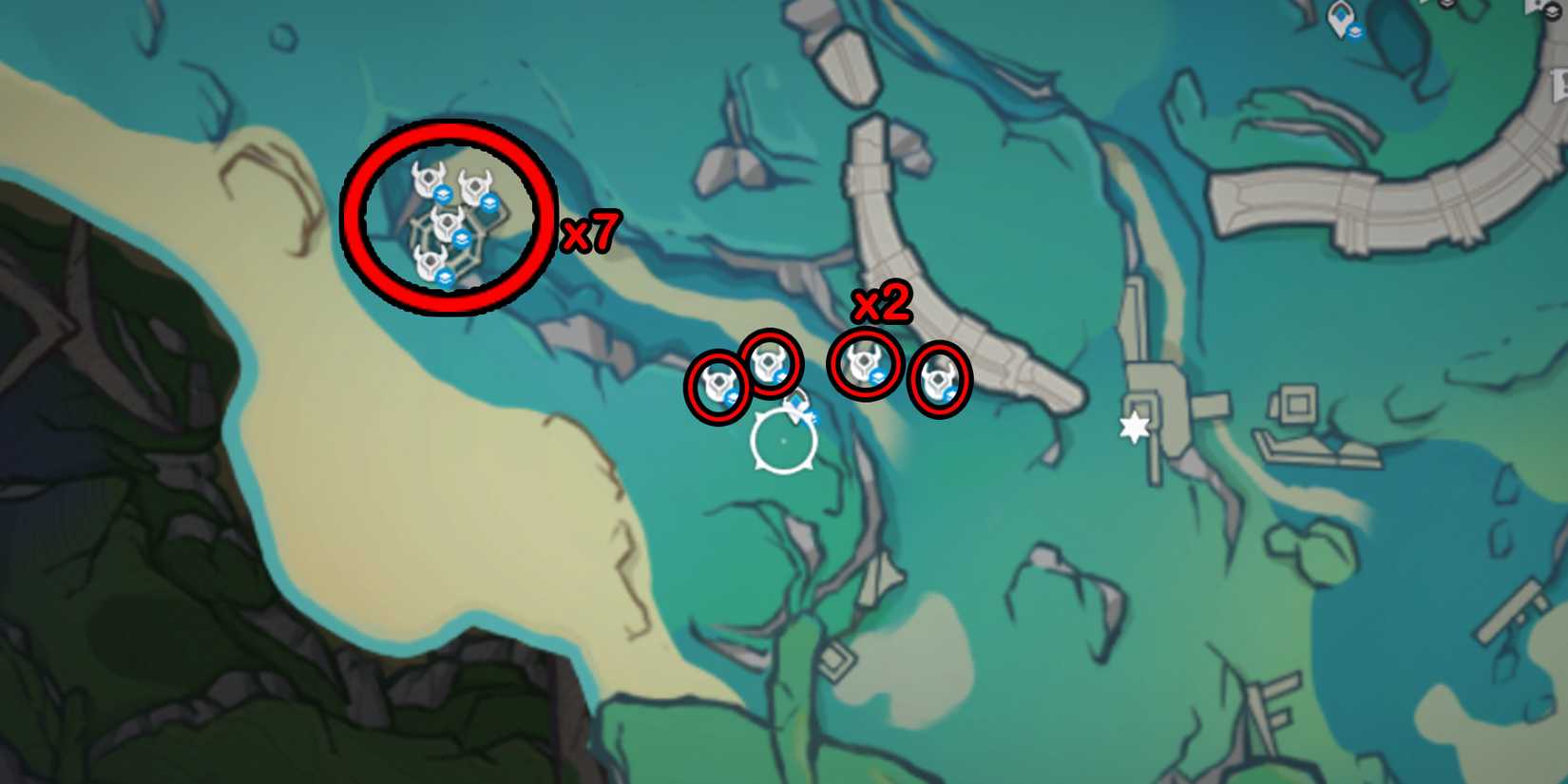
Task: Select the leftmost circled enemy marker near the player
Action: click(718, 382)
